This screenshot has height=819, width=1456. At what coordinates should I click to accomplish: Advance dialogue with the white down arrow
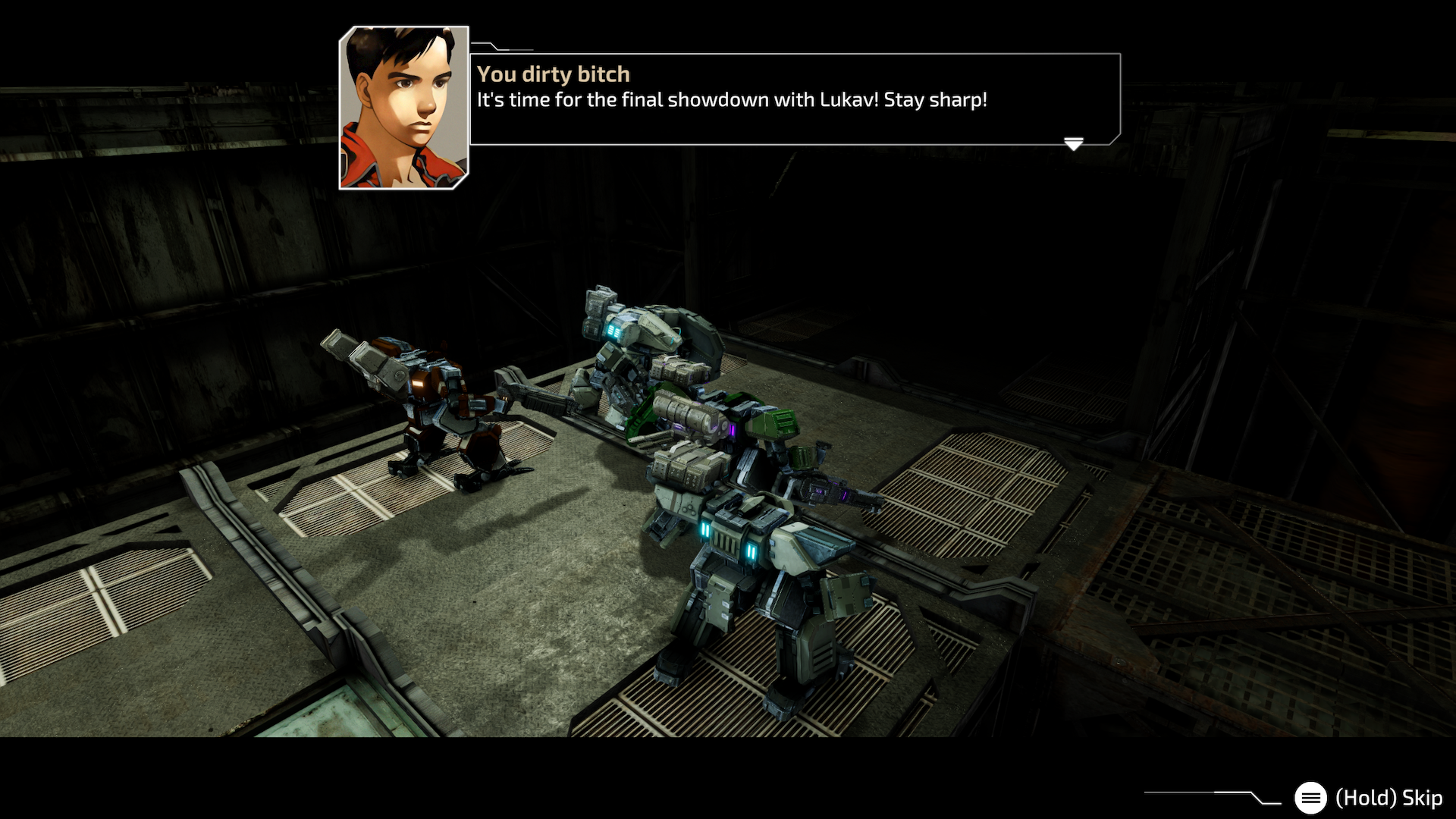[x=1073, y=143]
